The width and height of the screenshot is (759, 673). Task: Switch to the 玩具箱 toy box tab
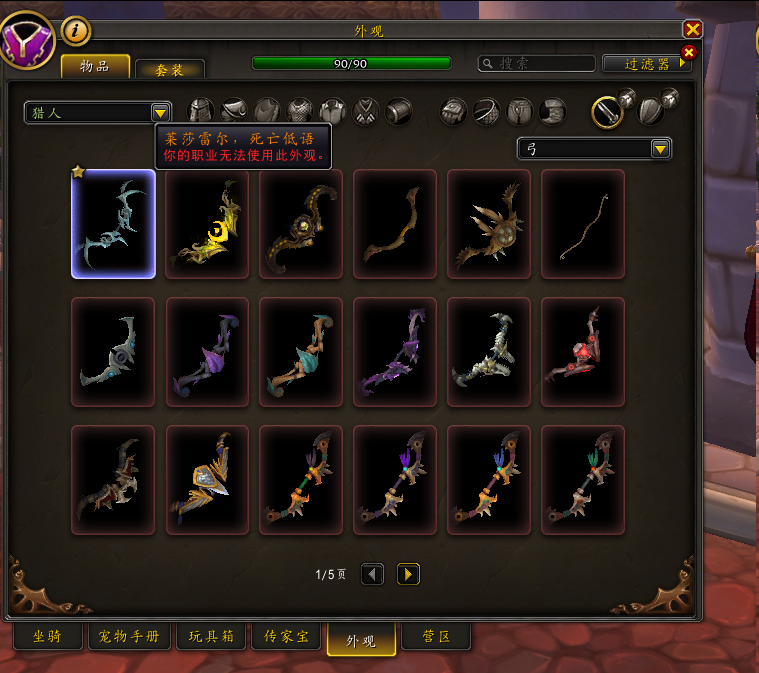213,637
